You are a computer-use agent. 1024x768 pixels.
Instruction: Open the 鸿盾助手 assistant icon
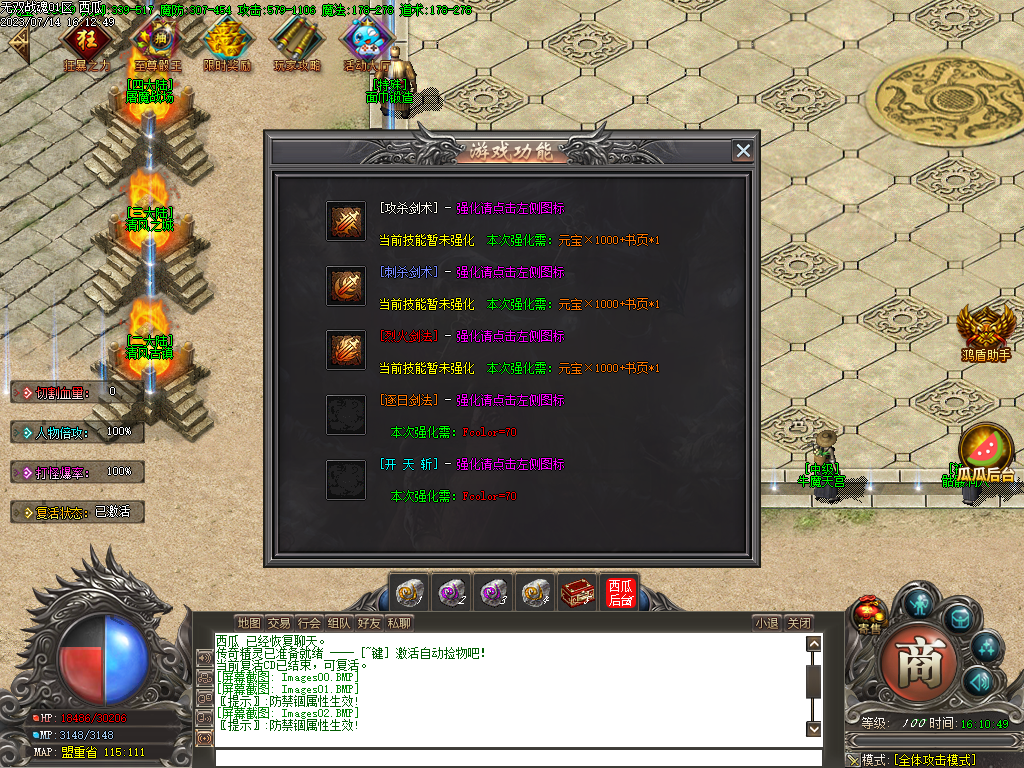tap(986, 328)
